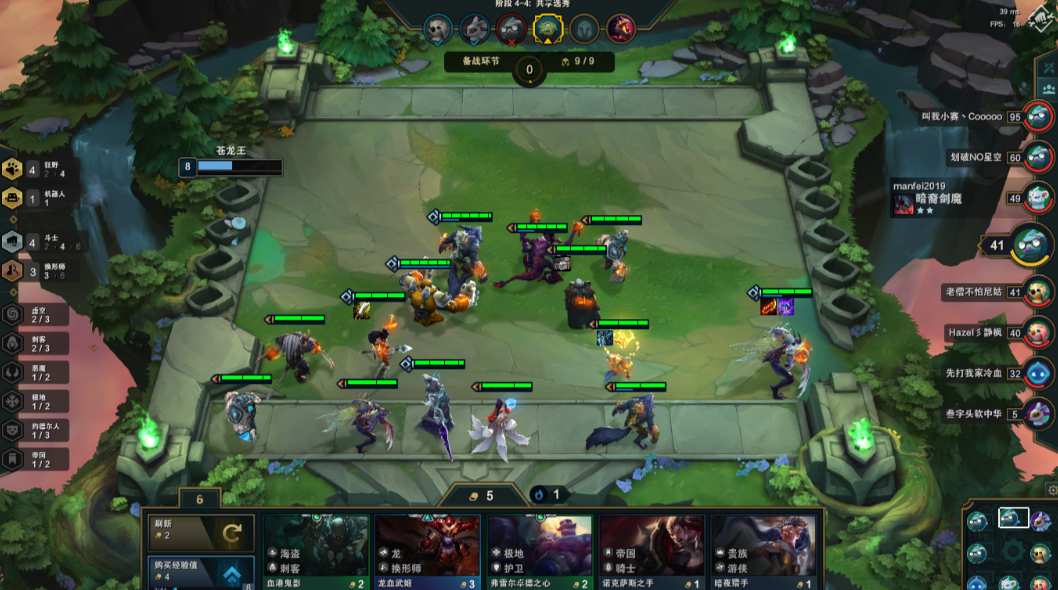Select the 斗士 trait entry

click(38, 241)
